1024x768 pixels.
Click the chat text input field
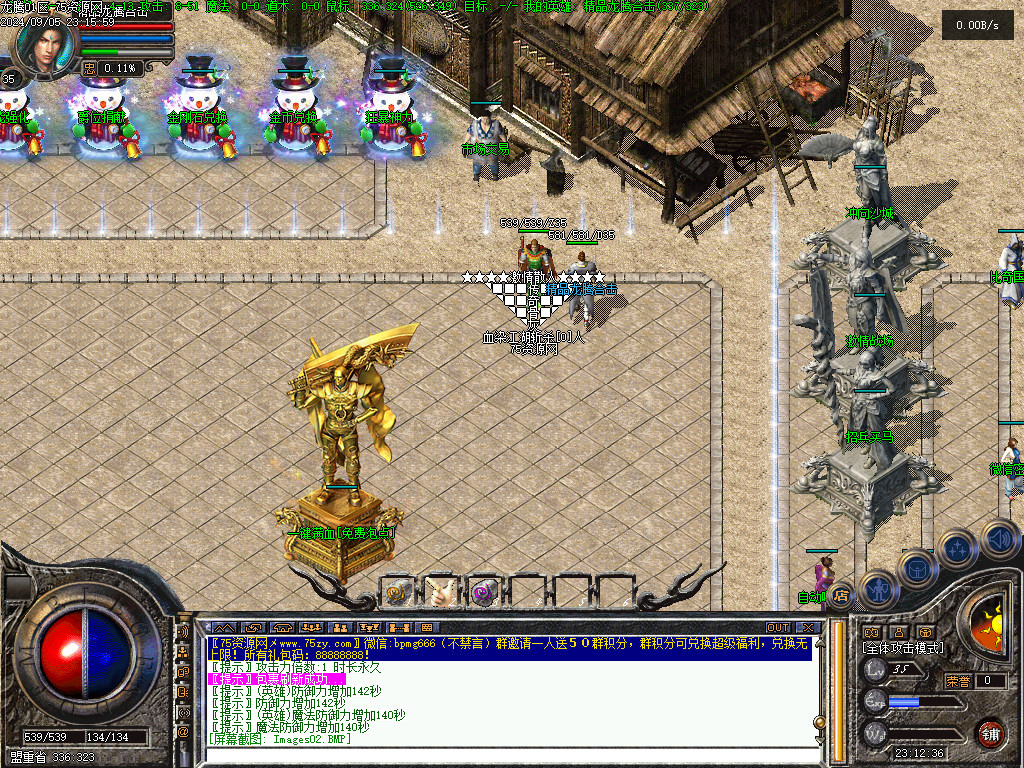[x=500, y=755]
